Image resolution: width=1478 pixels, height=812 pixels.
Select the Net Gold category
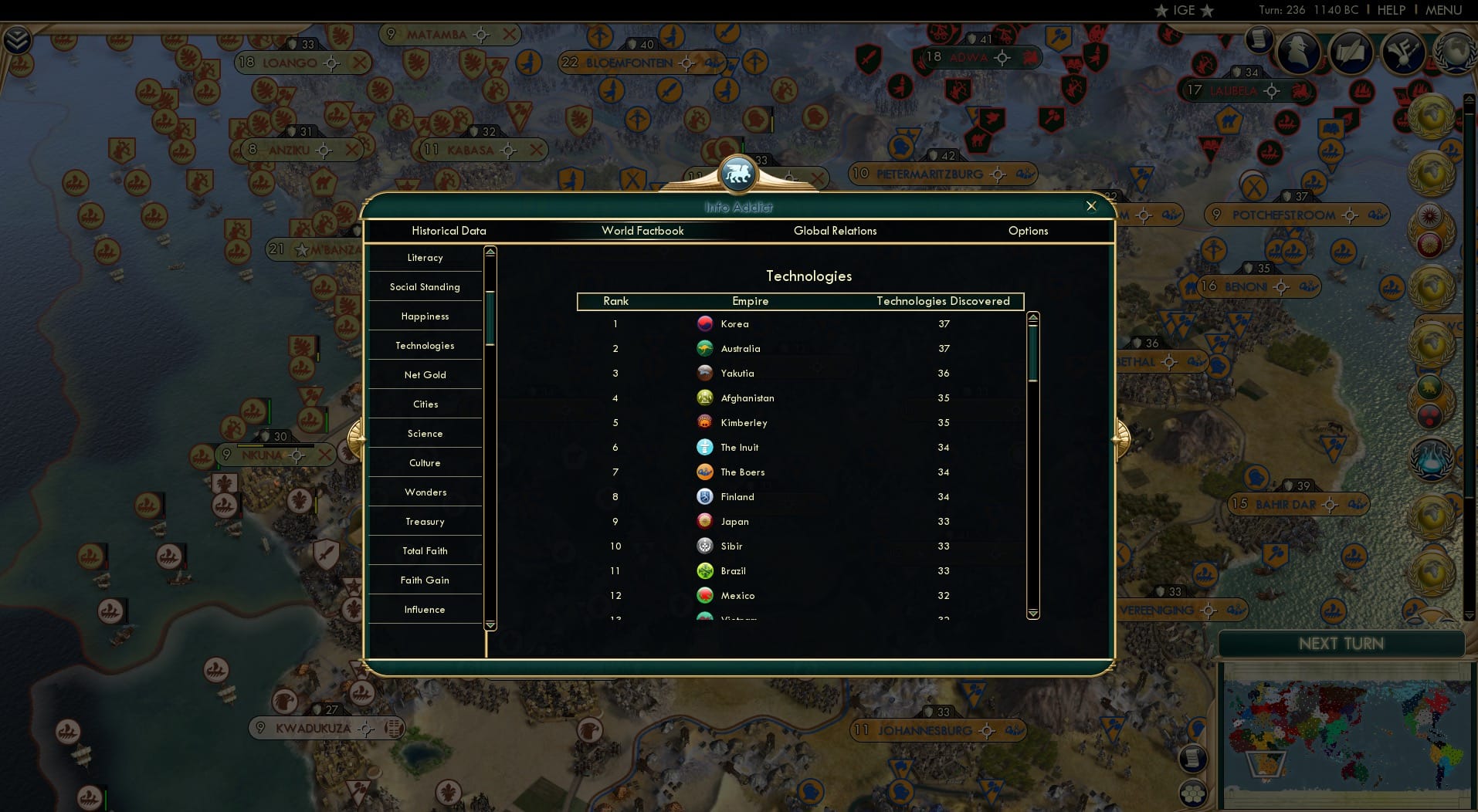425,374
